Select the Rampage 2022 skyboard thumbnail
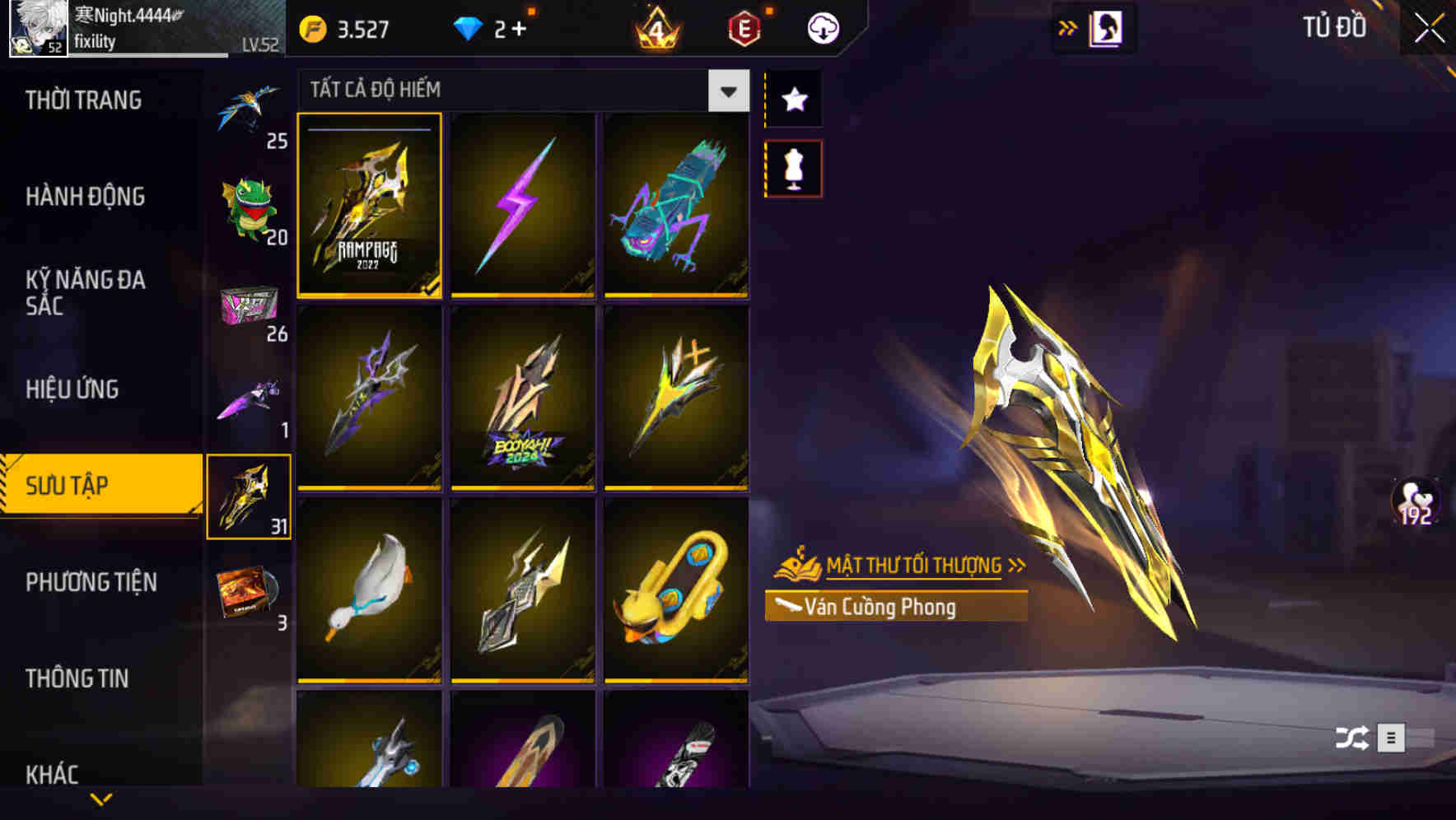 (x=371, y=207)
